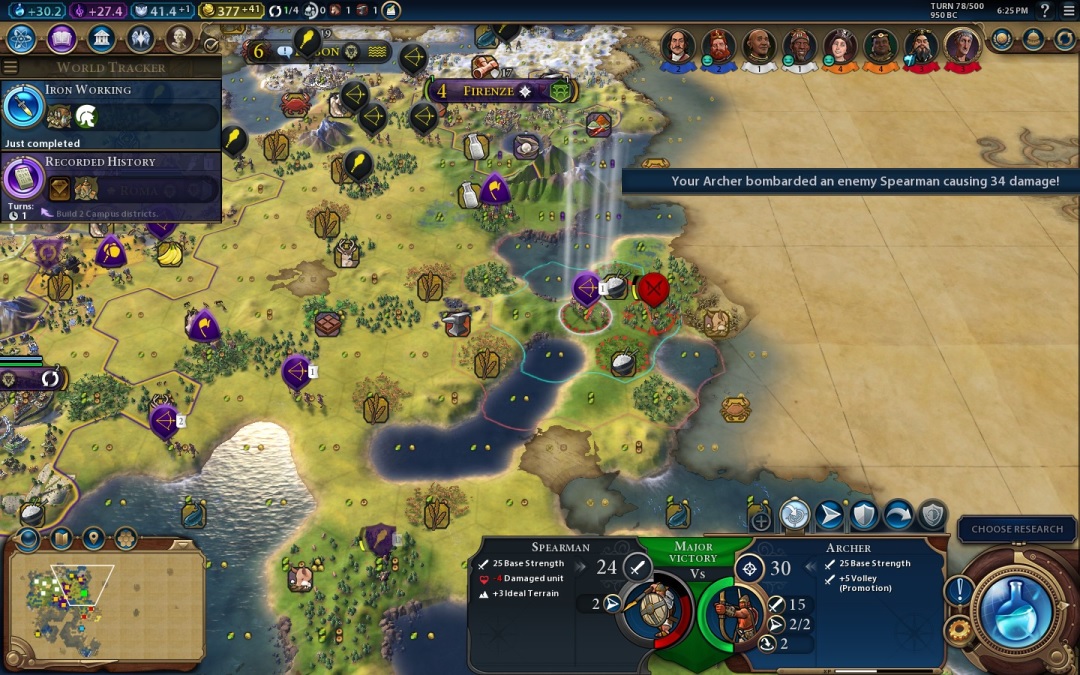
Task: Fortify the Archer with the shield icon
Action: click(x=863, y=515)
